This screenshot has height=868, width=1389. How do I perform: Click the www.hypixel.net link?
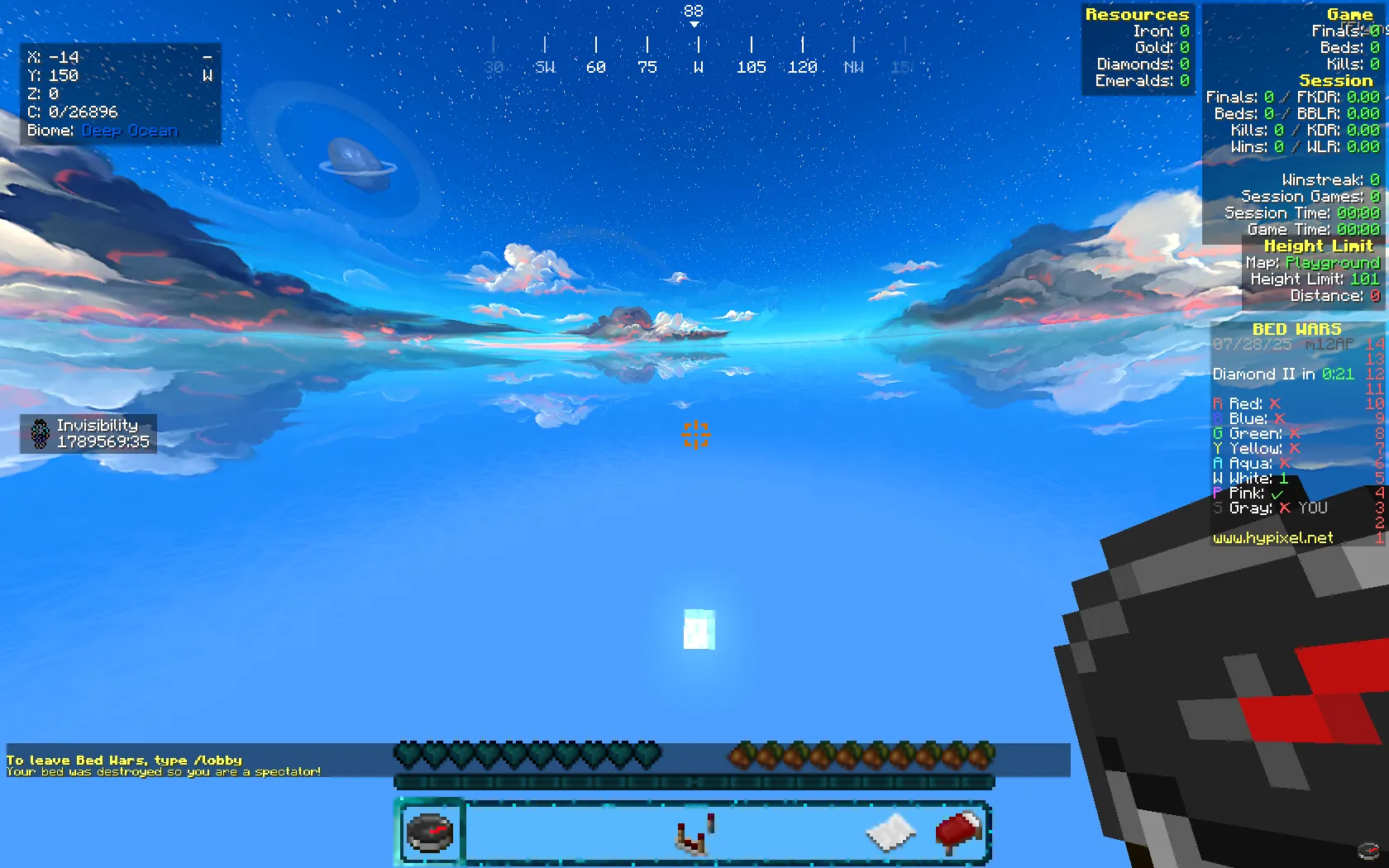[x=1272, y=537]
